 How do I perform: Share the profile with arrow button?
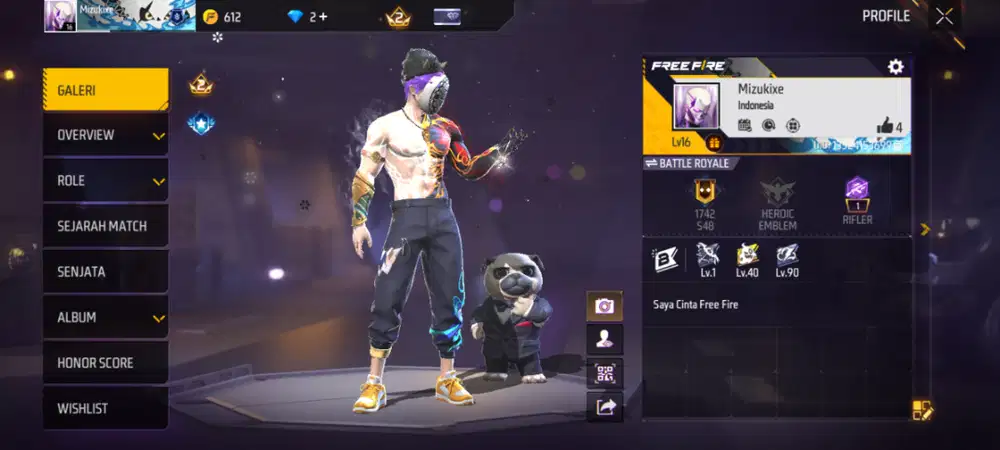(x=604, y=406)
